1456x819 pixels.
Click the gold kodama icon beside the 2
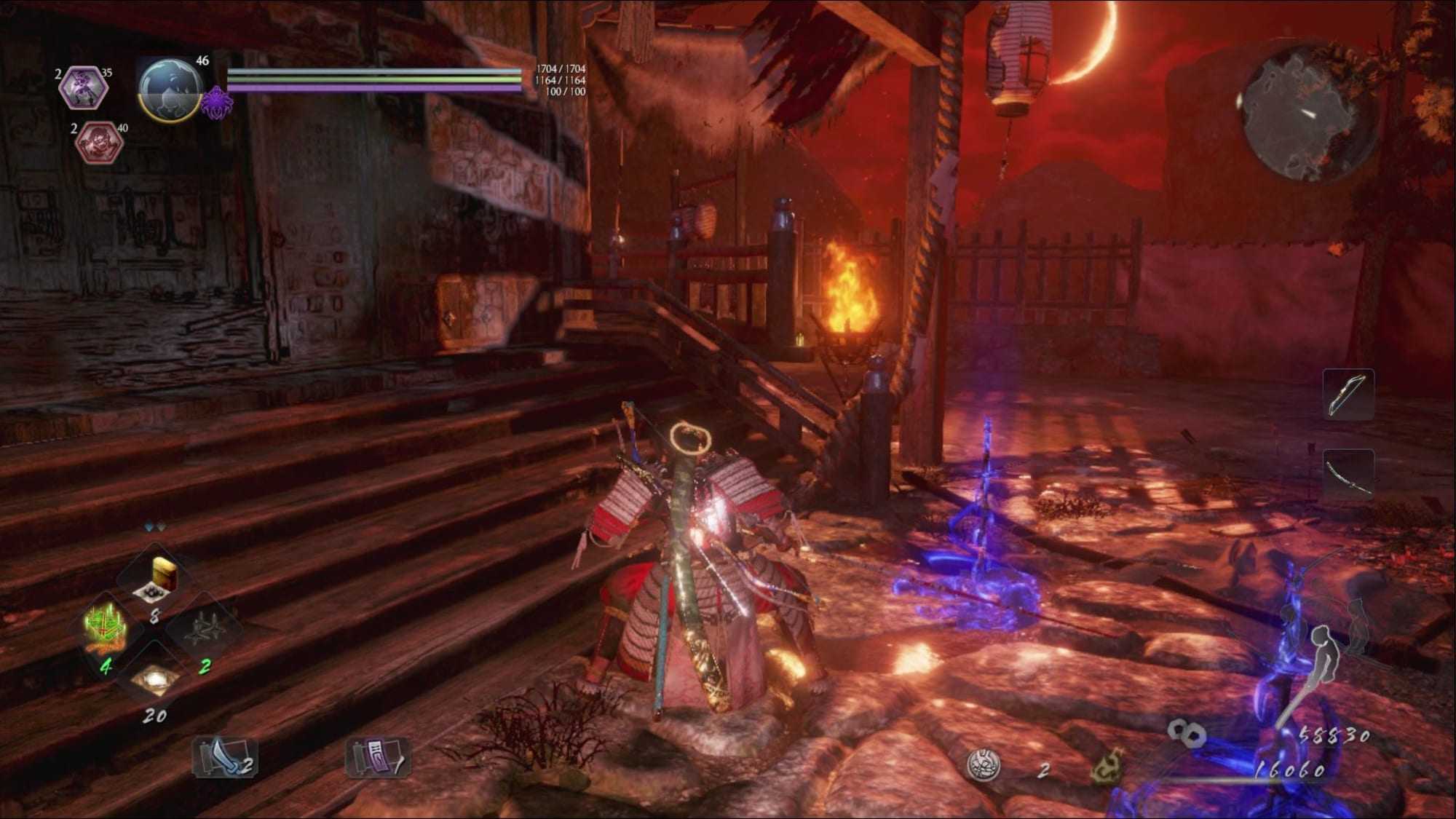(x=1108, y=765)
